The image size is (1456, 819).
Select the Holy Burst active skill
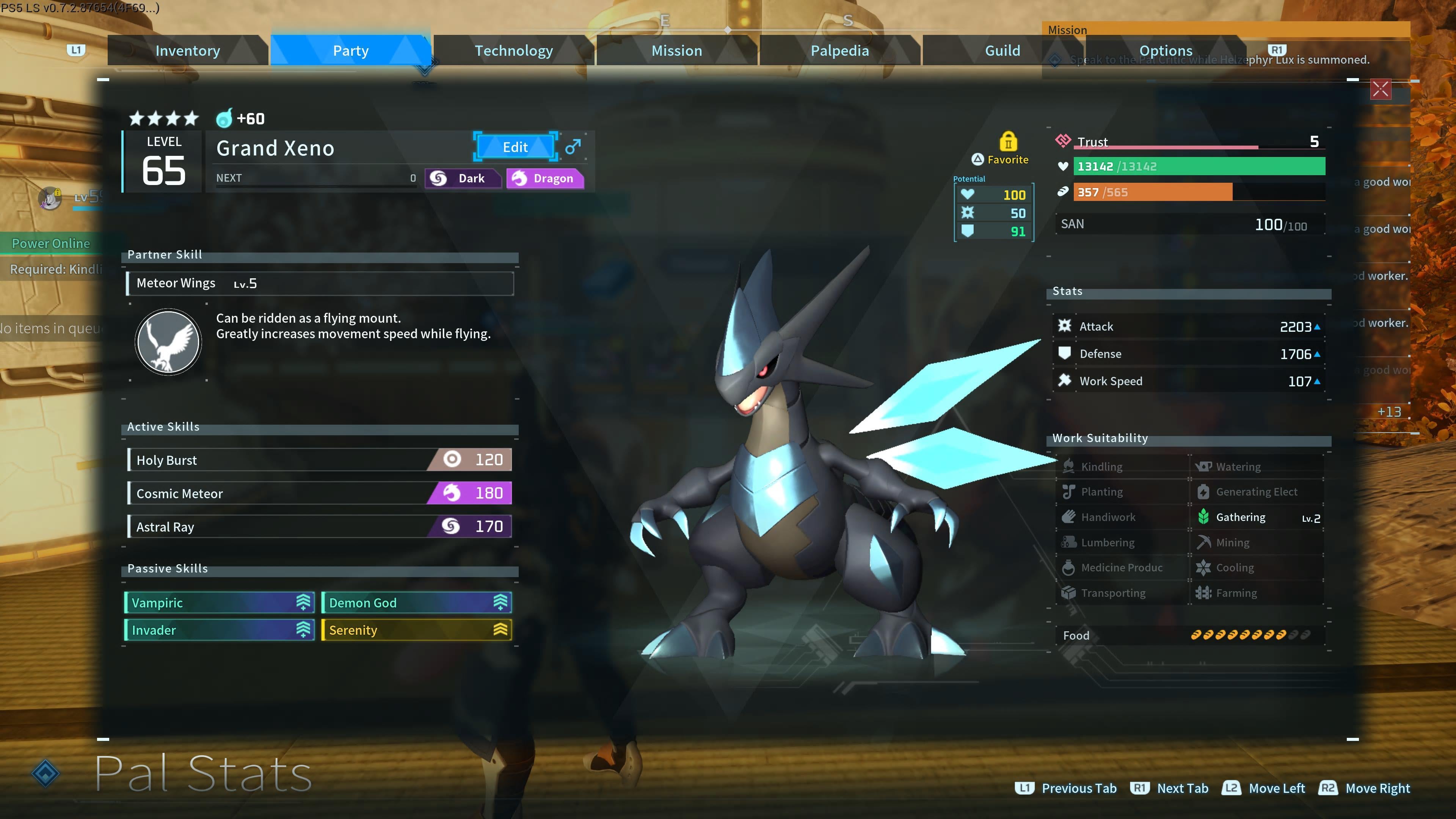click(320, 460)
